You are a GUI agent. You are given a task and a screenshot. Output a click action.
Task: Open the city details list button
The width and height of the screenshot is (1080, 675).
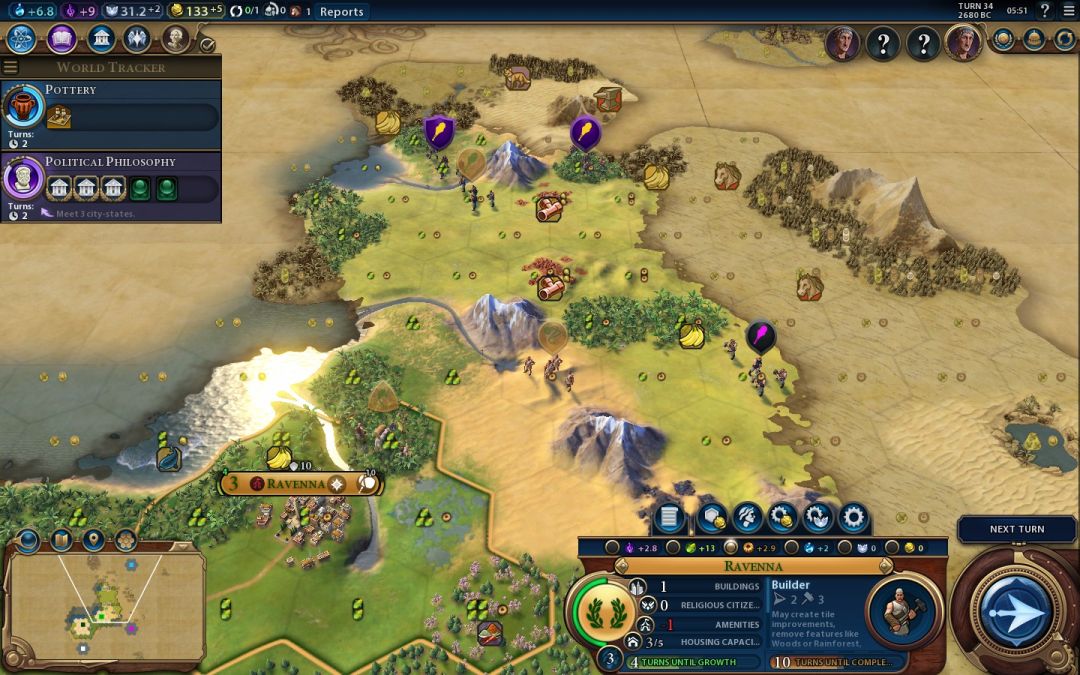(x=670, y=518)
